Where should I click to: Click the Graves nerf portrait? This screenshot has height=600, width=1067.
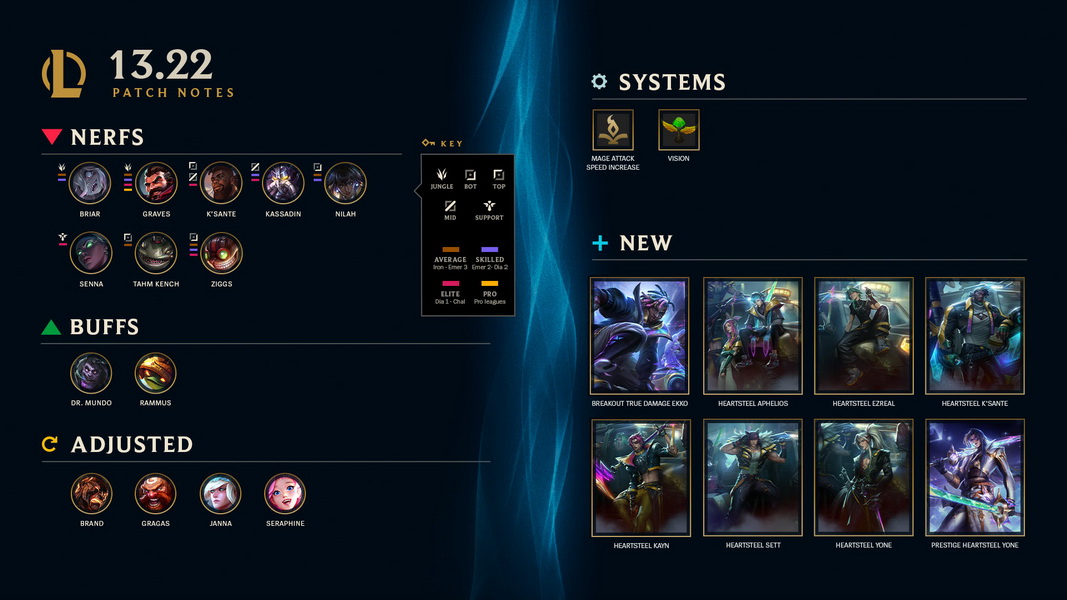pos(156,183)
